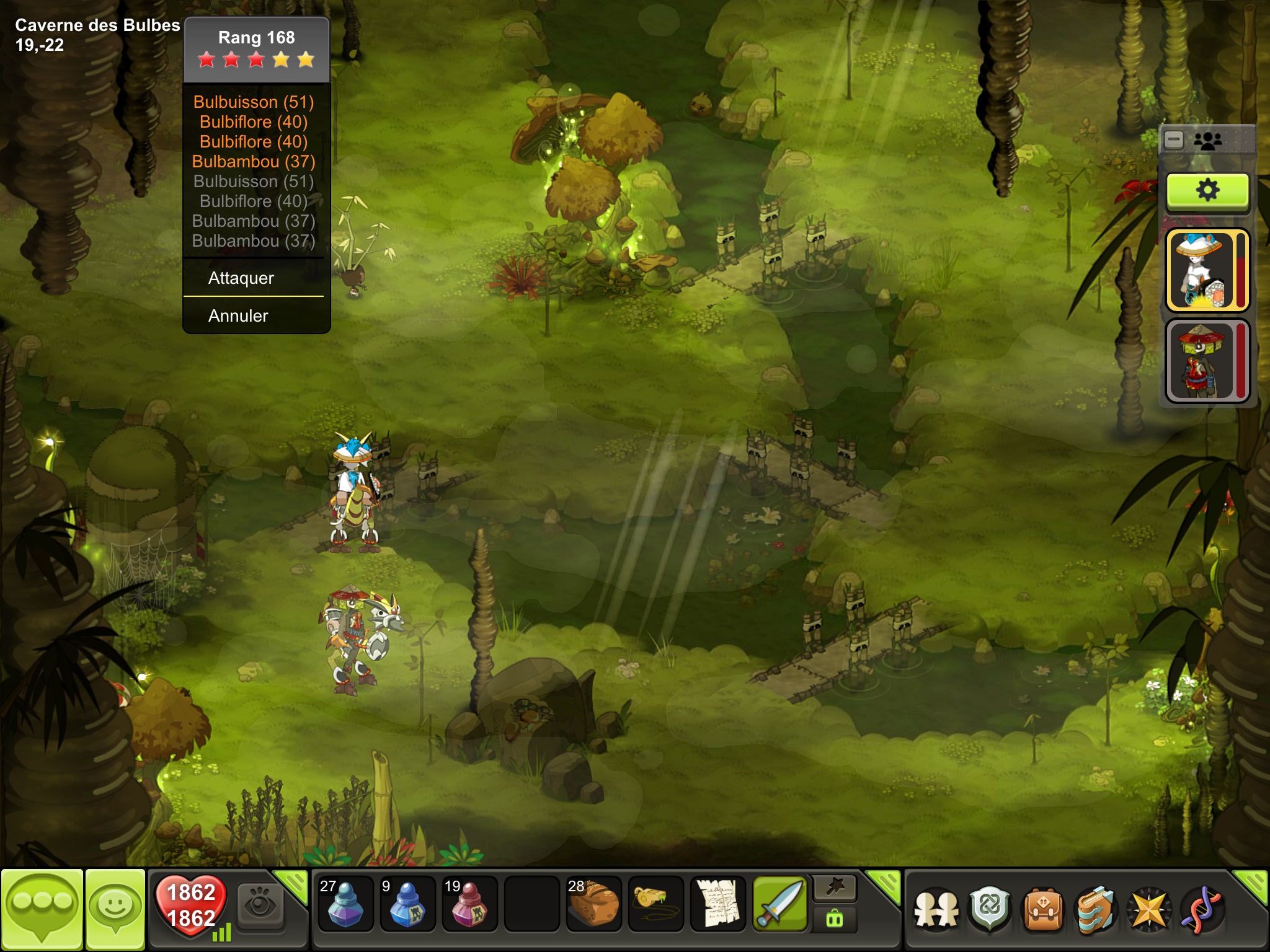
Task: Use the teal potion with 27 count
Action: pos(345,904)
